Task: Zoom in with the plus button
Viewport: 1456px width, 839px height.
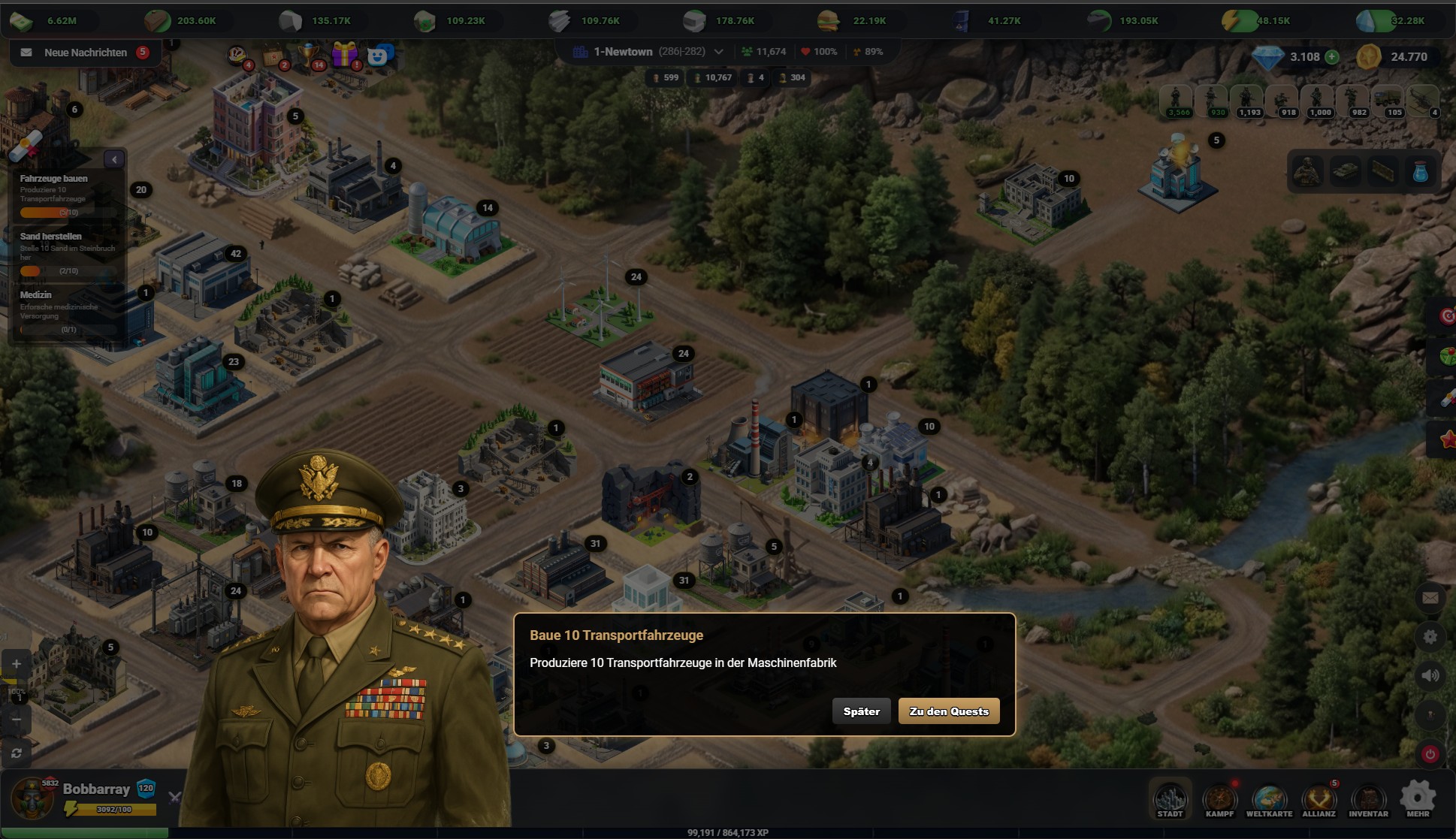Action: coord(17,664)
